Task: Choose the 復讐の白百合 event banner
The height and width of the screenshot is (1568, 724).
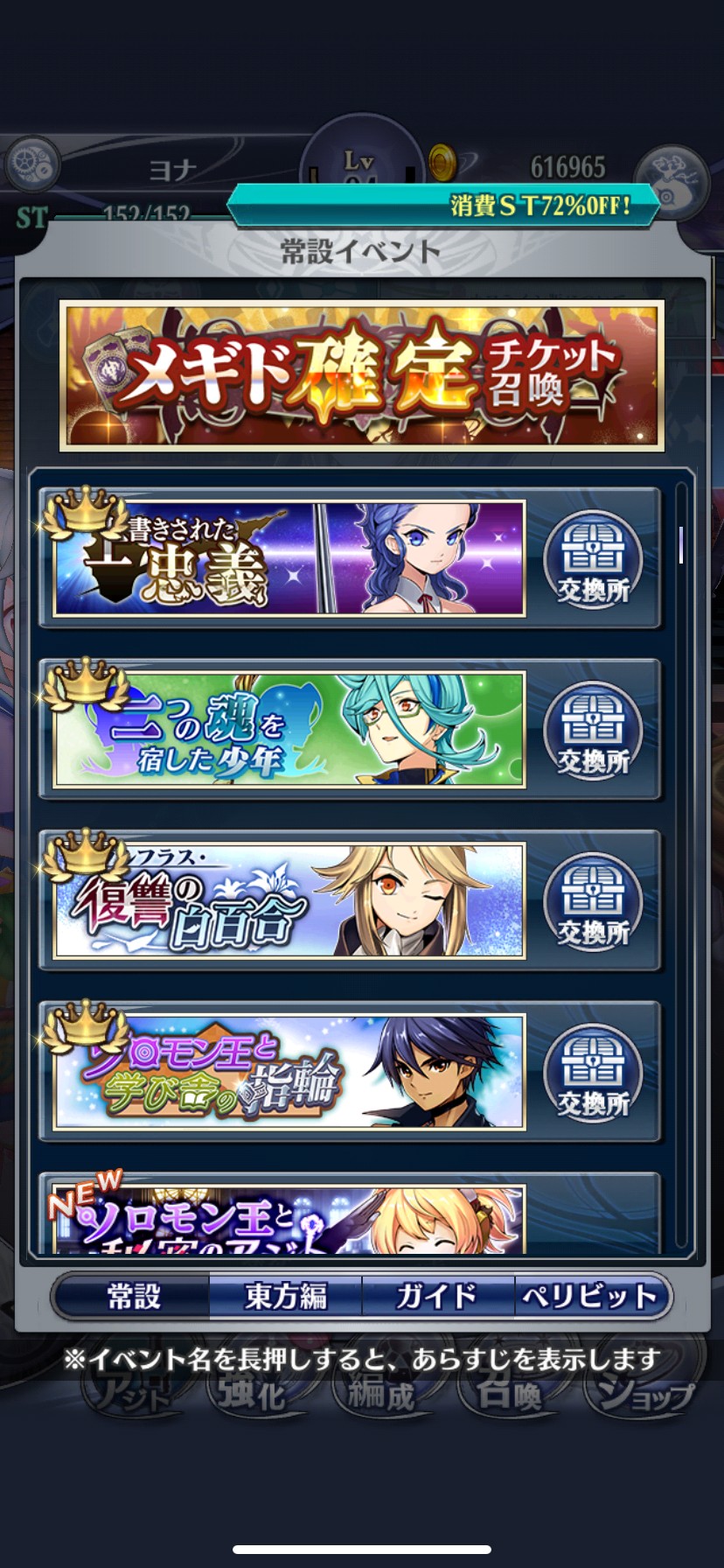Action: click(x=289, y=900)
